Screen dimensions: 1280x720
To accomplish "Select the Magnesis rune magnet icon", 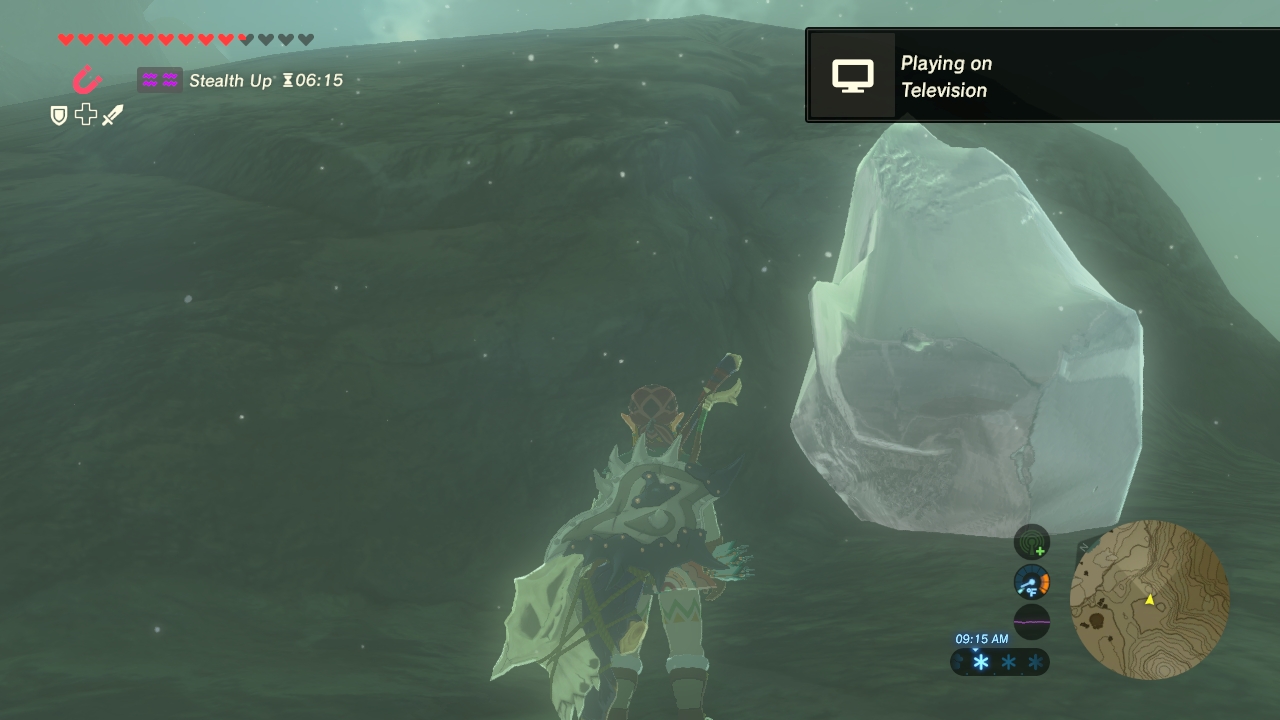I will click(87, 79).
